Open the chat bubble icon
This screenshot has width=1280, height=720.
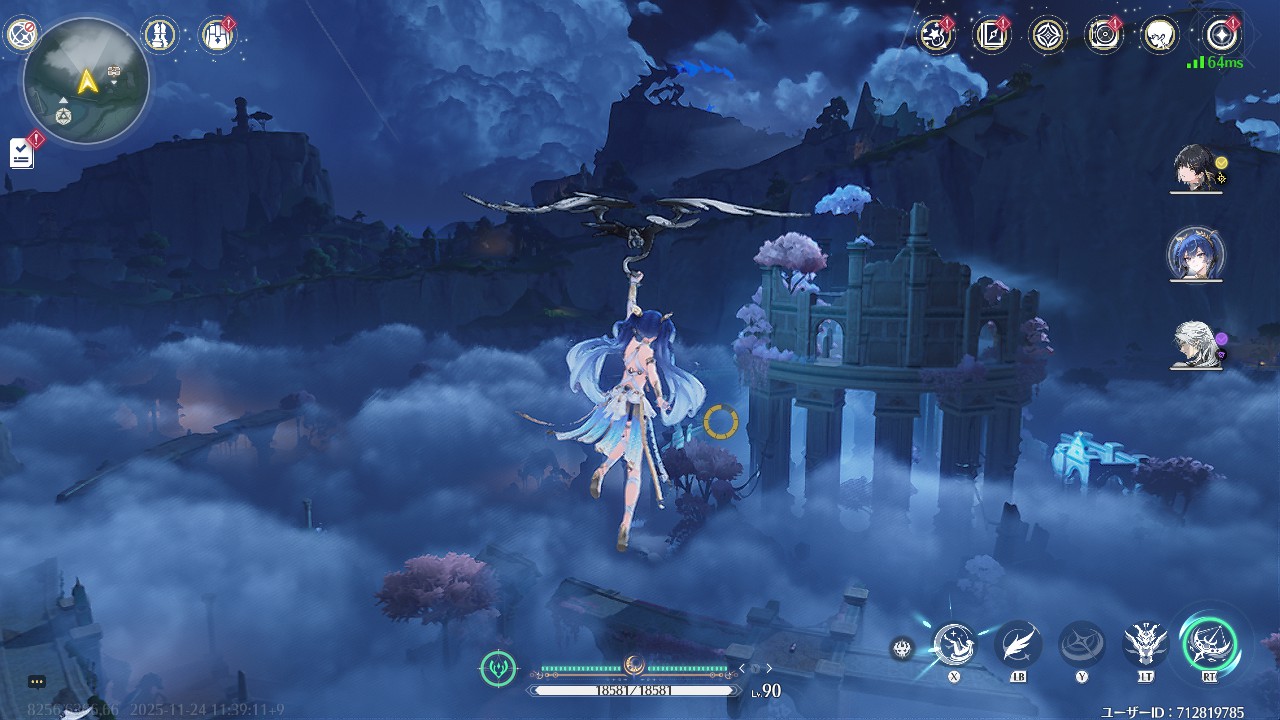(37, 682)
